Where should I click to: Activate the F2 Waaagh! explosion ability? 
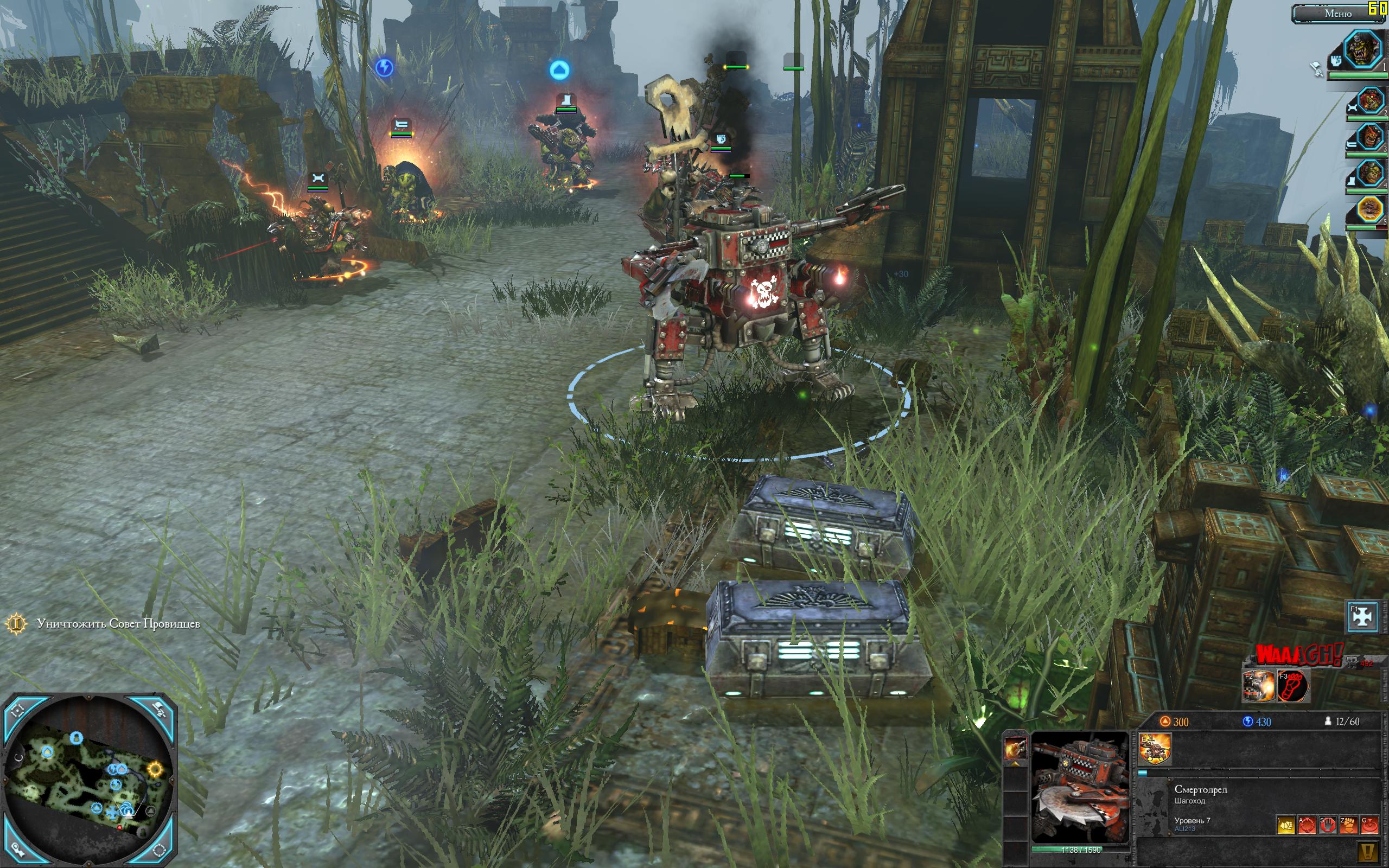click(1258, 685)
